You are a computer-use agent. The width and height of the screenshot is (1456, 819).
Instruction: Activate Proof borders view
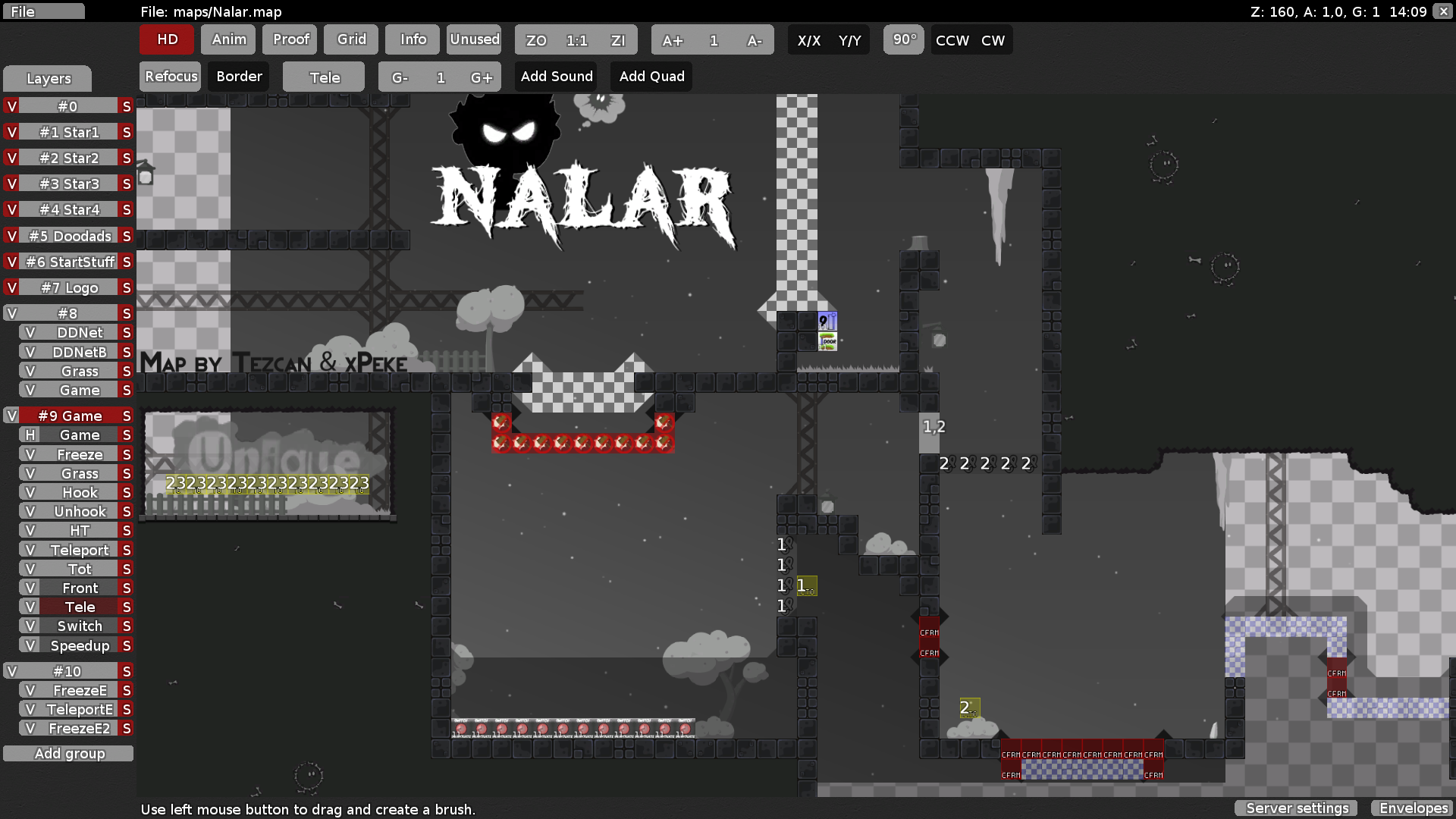pyautogui.click(x=289, y=39)
